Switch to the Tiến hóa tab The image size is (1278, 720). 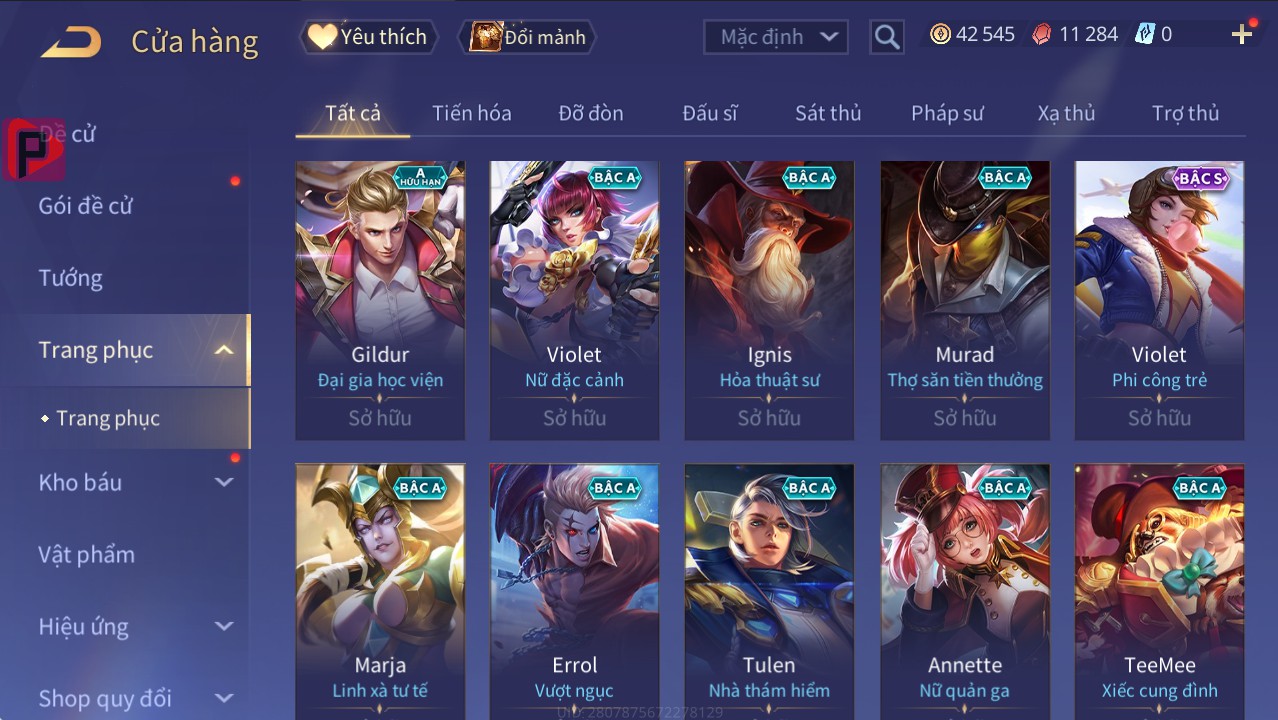pyautogui.click(x=472, y=113)
